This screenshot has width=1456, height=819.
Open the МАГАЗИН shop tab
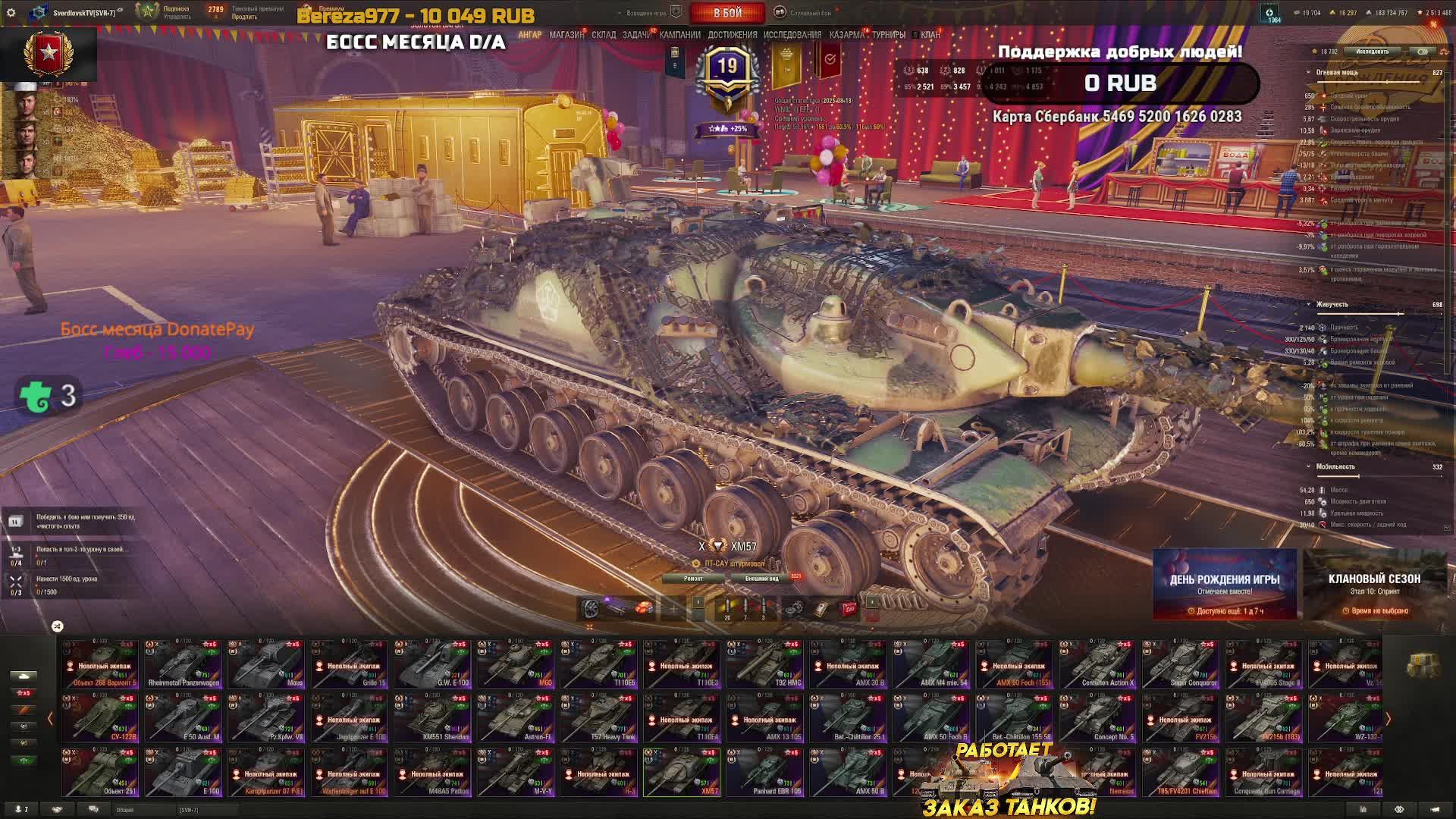click(566, 35)
